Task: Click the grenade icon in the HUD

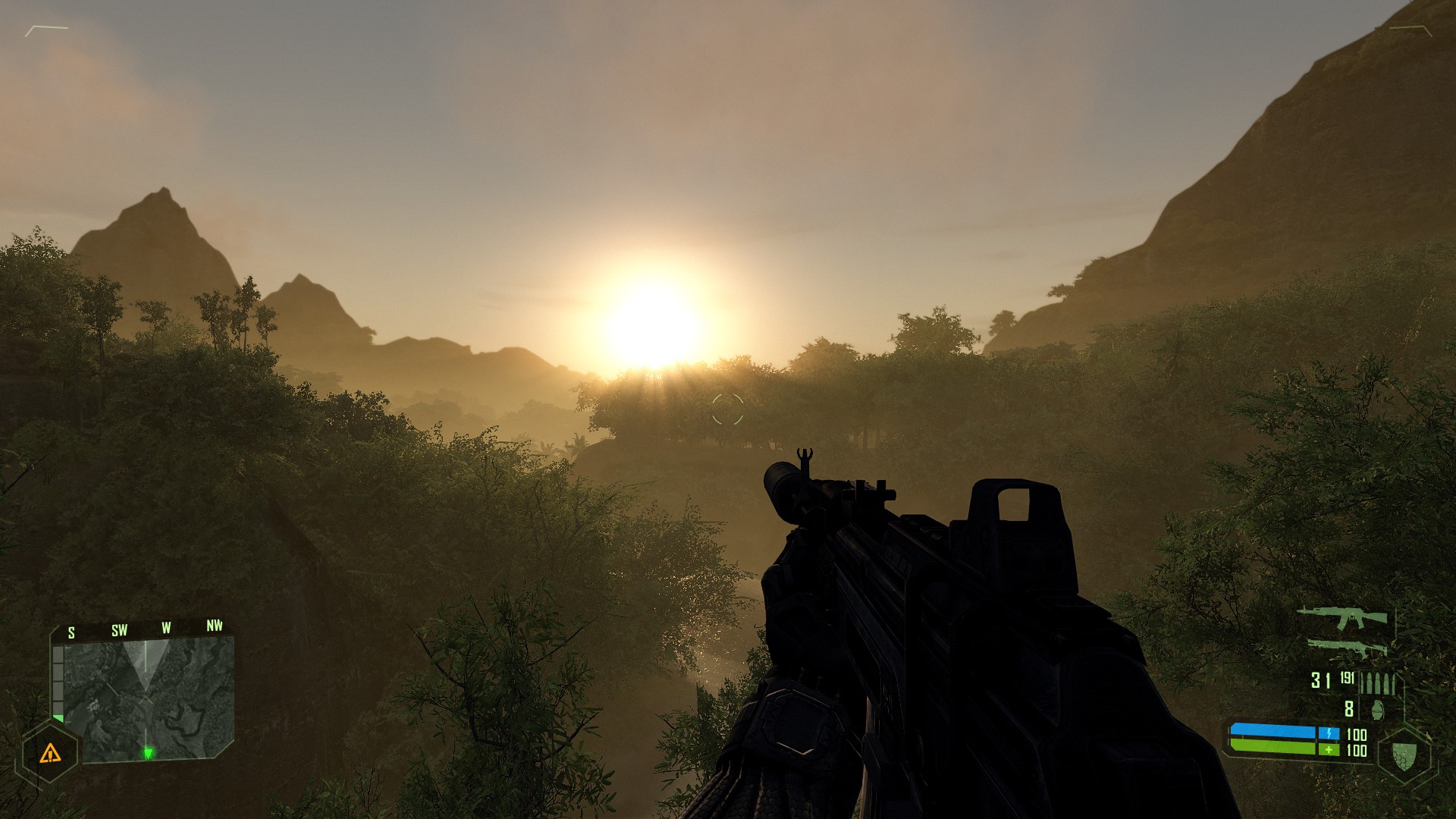Action: (1378, 709)
